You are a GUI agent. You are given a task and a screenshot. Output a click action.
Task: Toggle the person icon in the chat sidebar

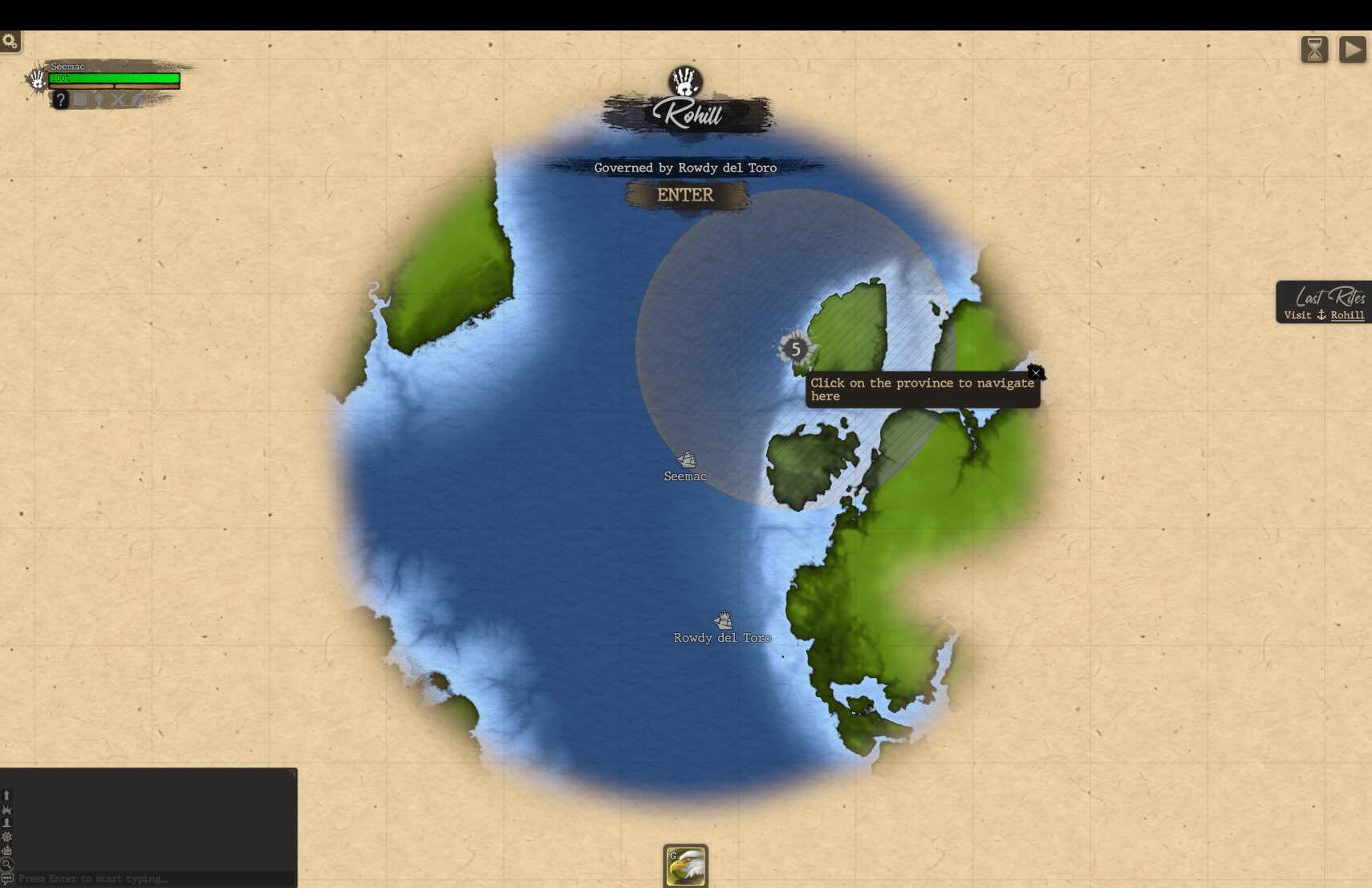(x=6, y=822)
